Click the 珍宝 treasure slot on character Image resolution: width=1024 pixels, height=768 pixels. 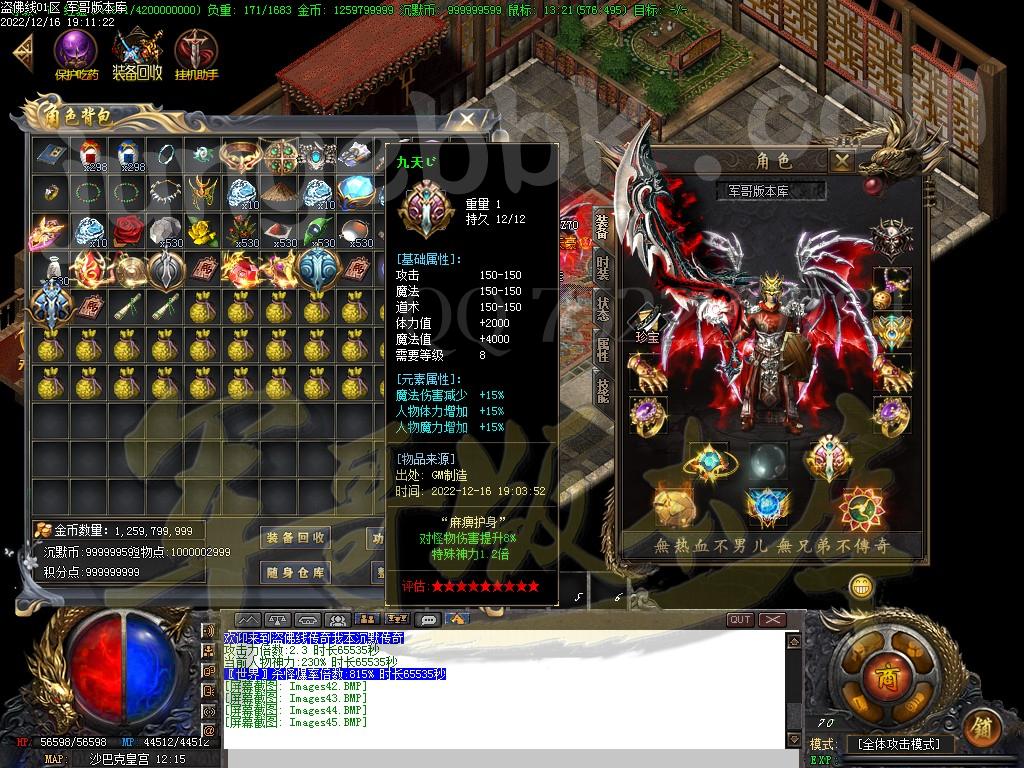click(x=647, y=323)
